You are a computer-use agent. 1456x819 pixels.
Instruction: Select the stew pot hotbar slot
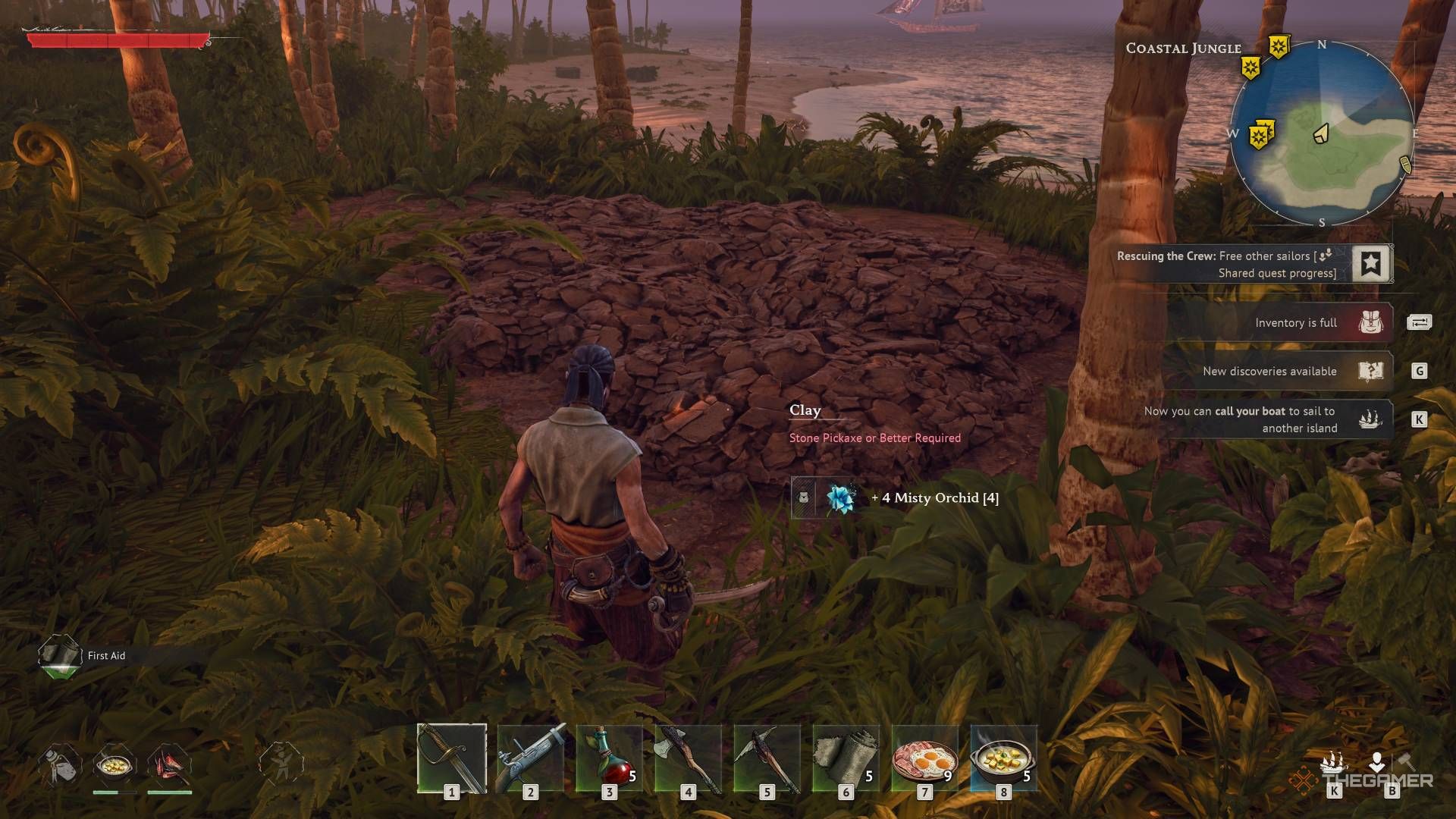tap(1003, 758)
